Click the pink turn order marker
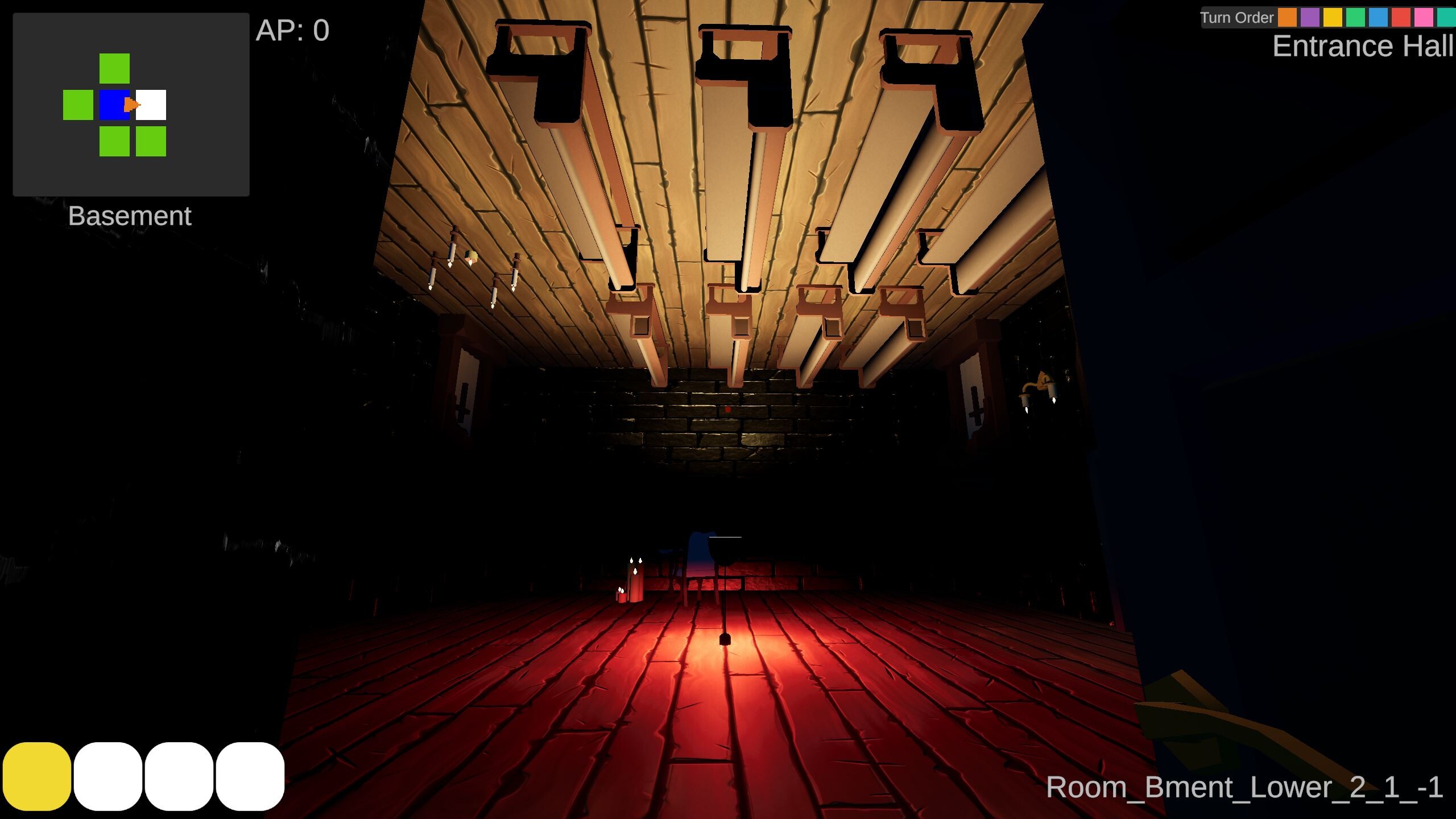The image size is (1456, 819). pos(1423,17)
